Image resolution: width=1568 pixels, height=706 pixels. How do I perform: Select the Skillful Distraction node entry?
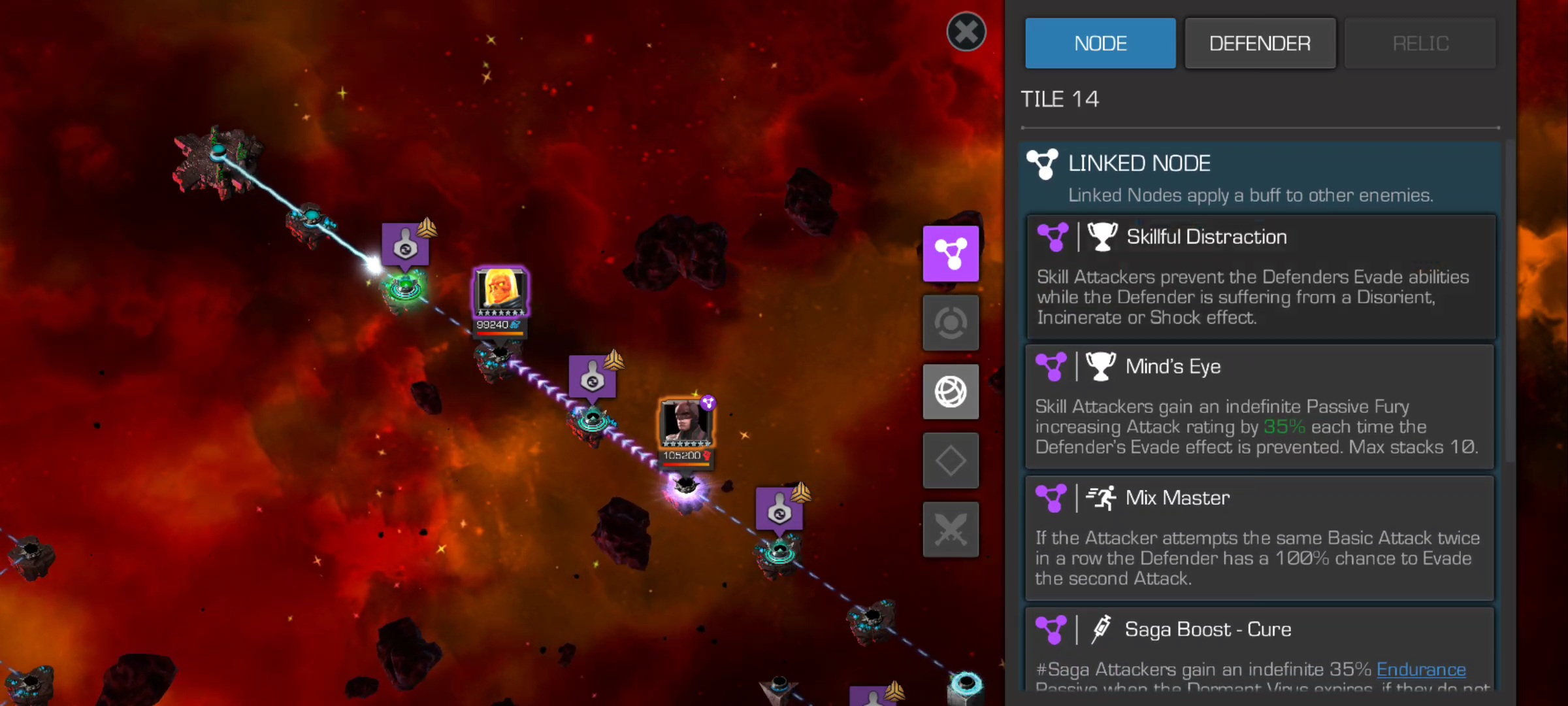(x=1260, y=277)
